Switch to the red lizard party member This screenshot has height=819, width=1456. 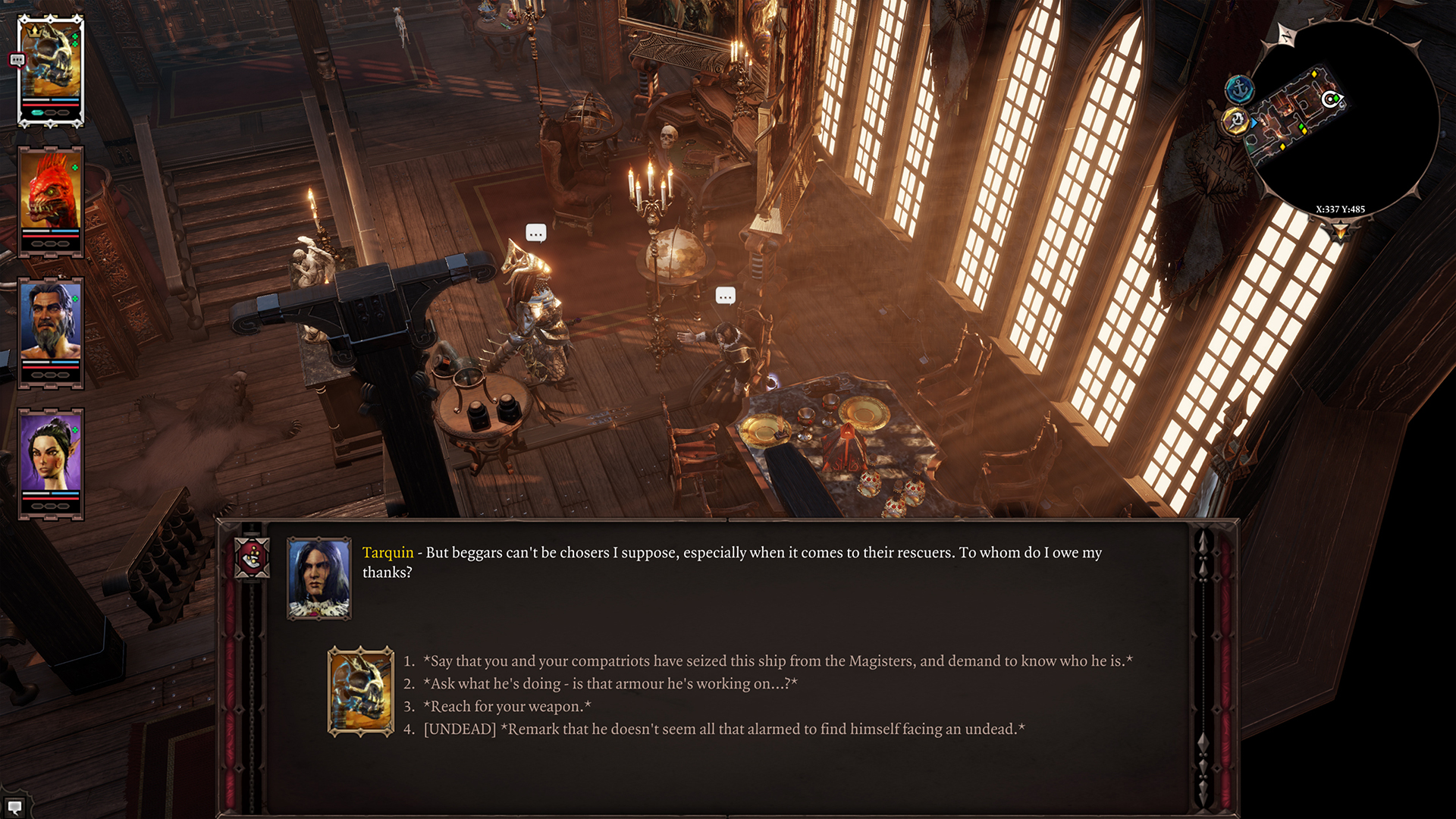51,201
